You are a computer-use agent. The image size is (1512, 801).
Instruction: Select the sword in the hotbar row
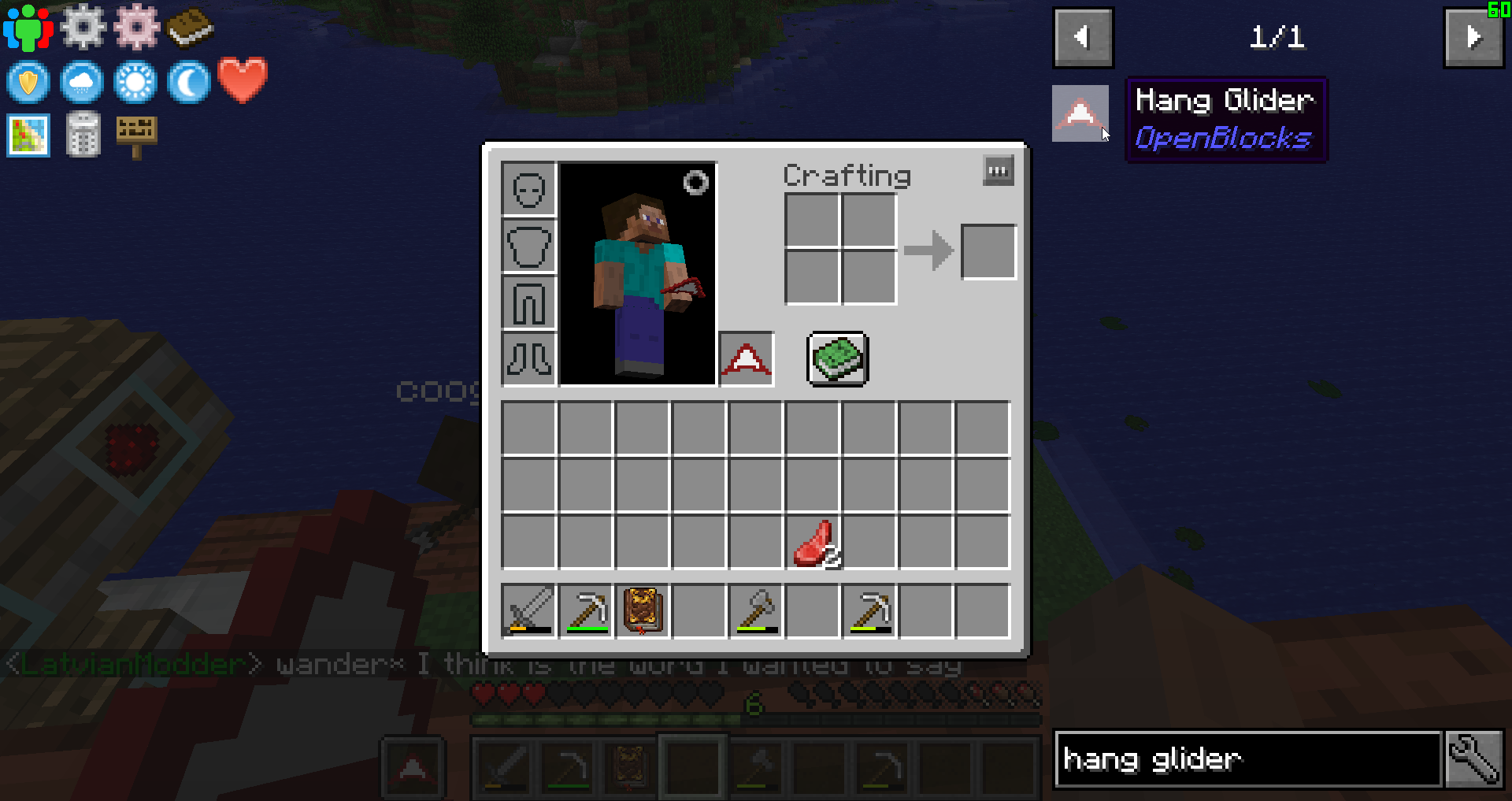coord(528,610)
